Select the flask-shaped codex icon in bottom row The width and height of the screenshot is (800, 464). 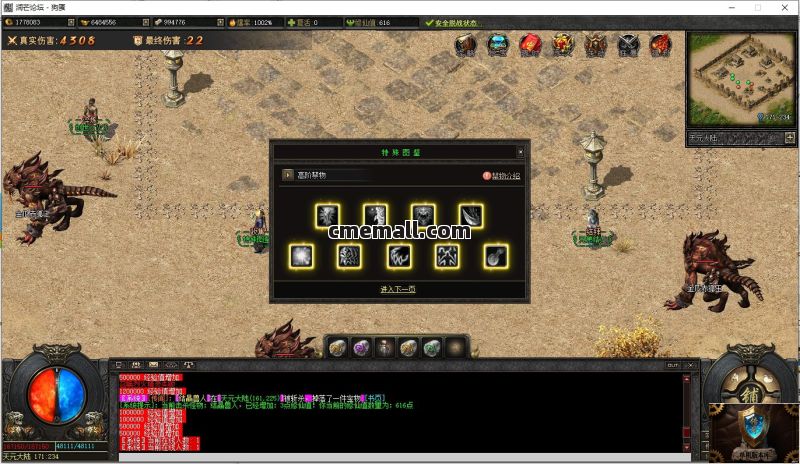pos(494,256)
